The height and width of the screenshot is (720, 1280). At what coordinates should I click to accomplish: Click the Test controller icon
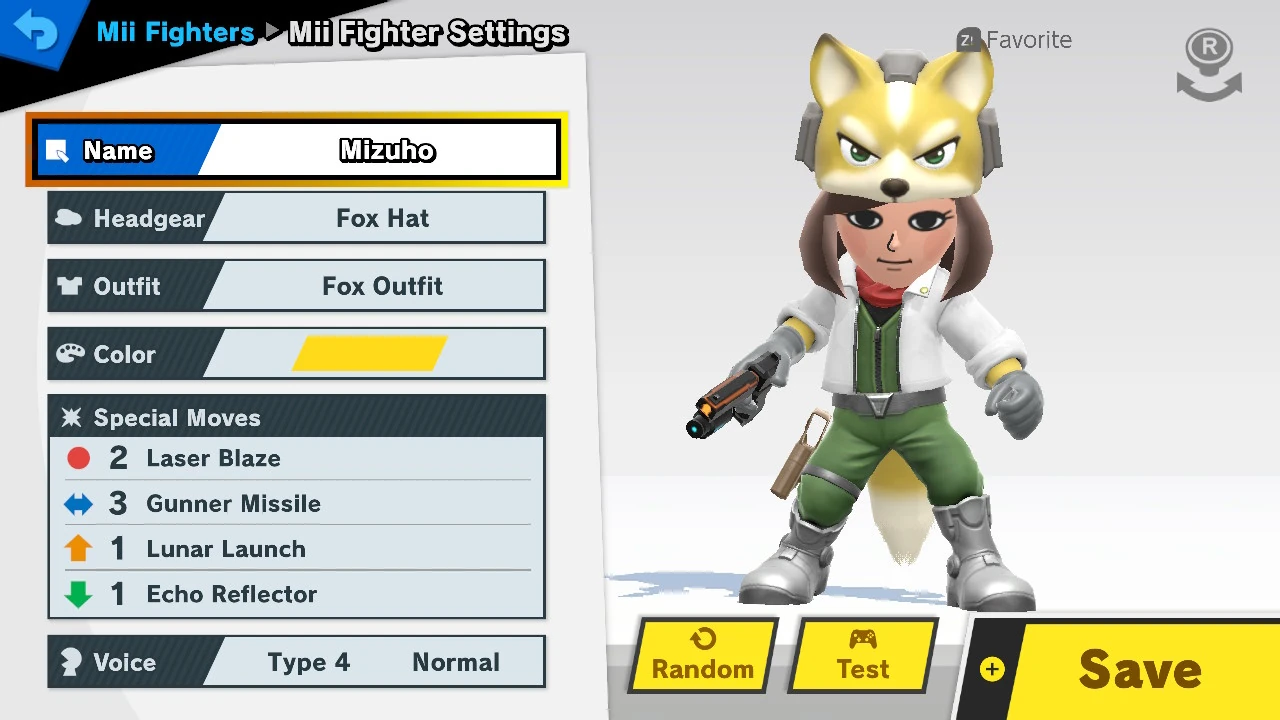pos(862,641)
